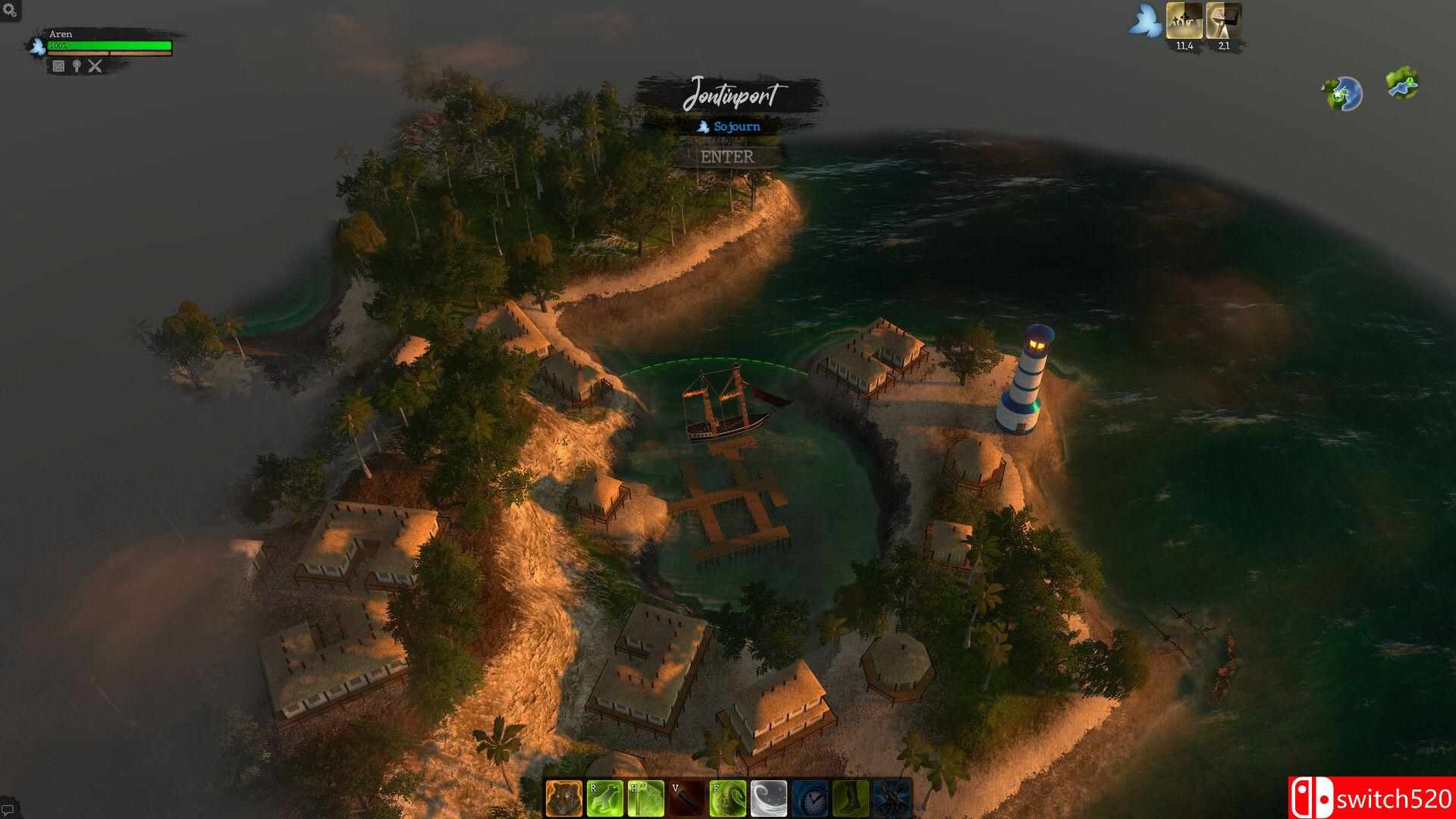Select the golden hammer buff icon showing 2.1
Image resolution: width=1456 pixels, height=819 pixels.
1223,21
